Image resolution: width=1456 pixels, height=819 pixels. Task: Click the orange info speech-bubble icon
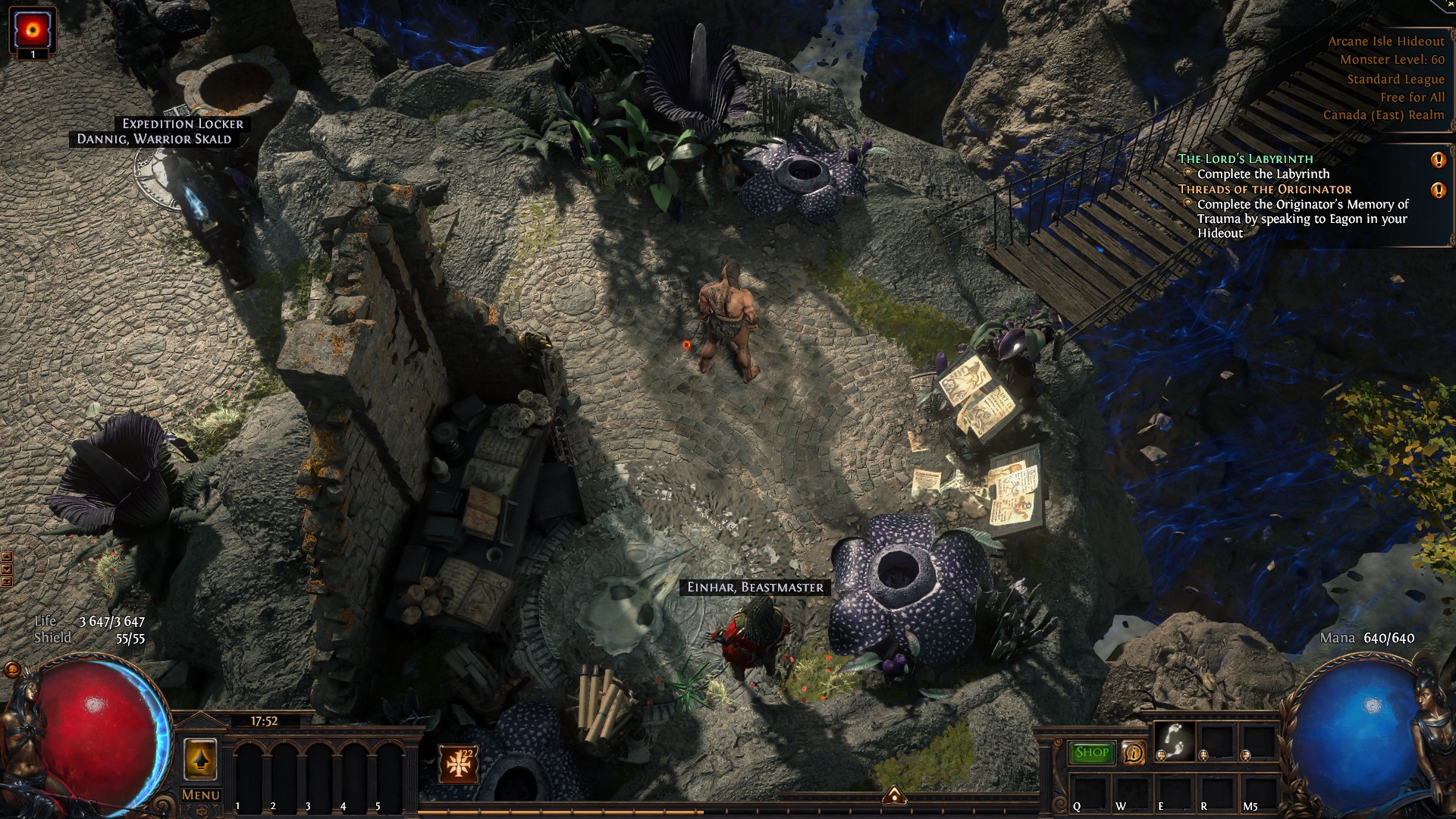(x=1134, y=753)
